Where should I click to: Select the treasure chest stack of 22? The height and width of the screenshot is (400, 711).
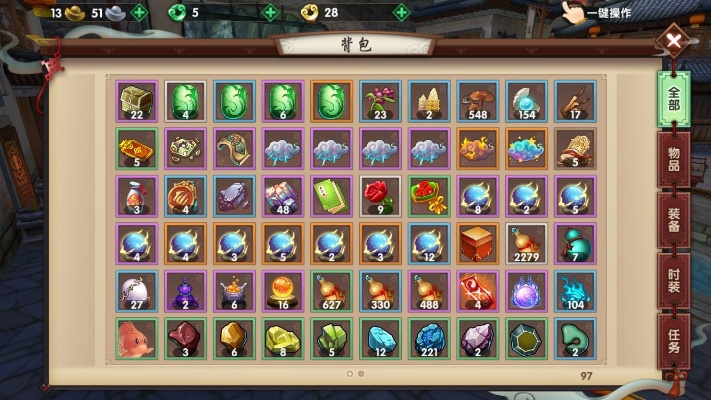(x=135, y=101)
